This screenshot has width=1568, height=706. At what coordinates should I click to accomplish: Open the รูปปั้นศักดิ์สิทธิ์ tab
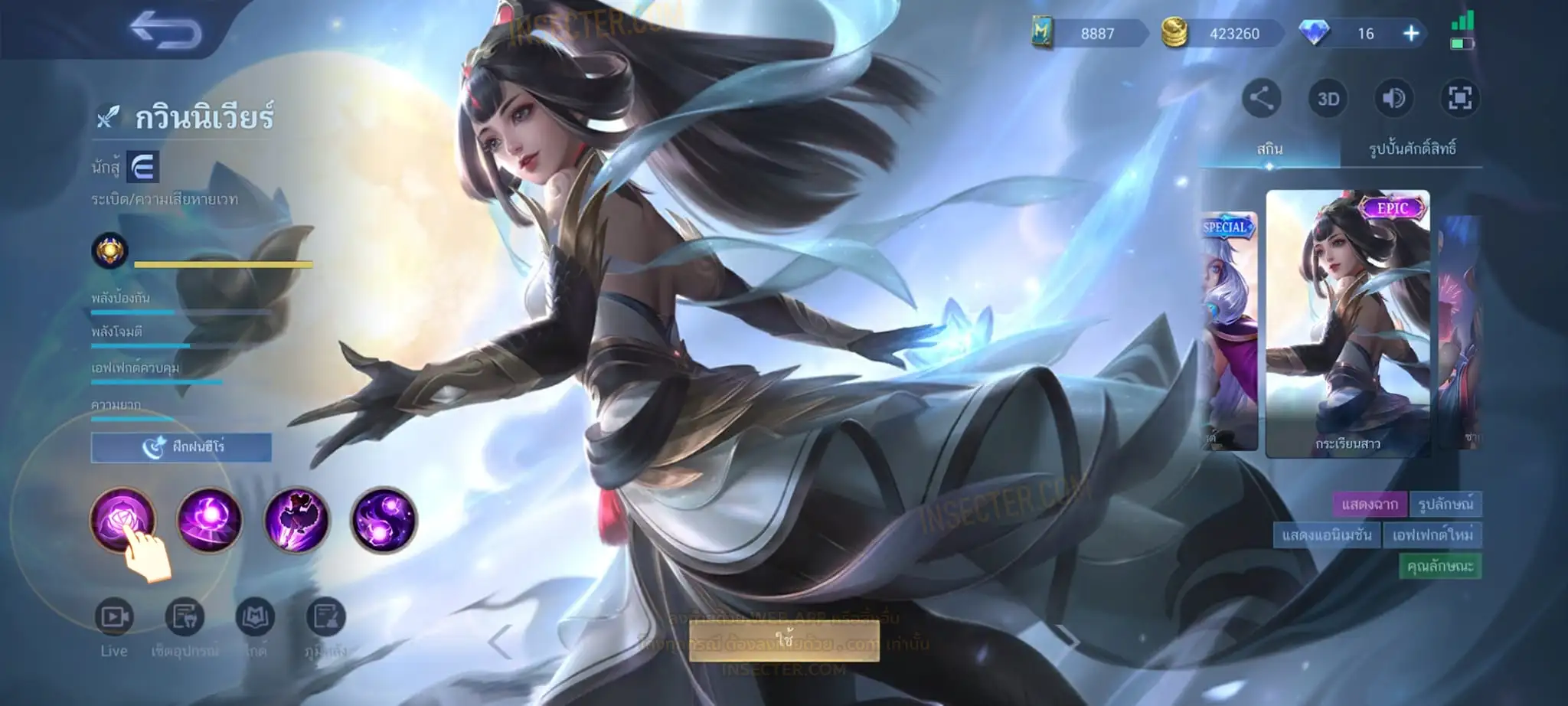(x=1412, y=149)
